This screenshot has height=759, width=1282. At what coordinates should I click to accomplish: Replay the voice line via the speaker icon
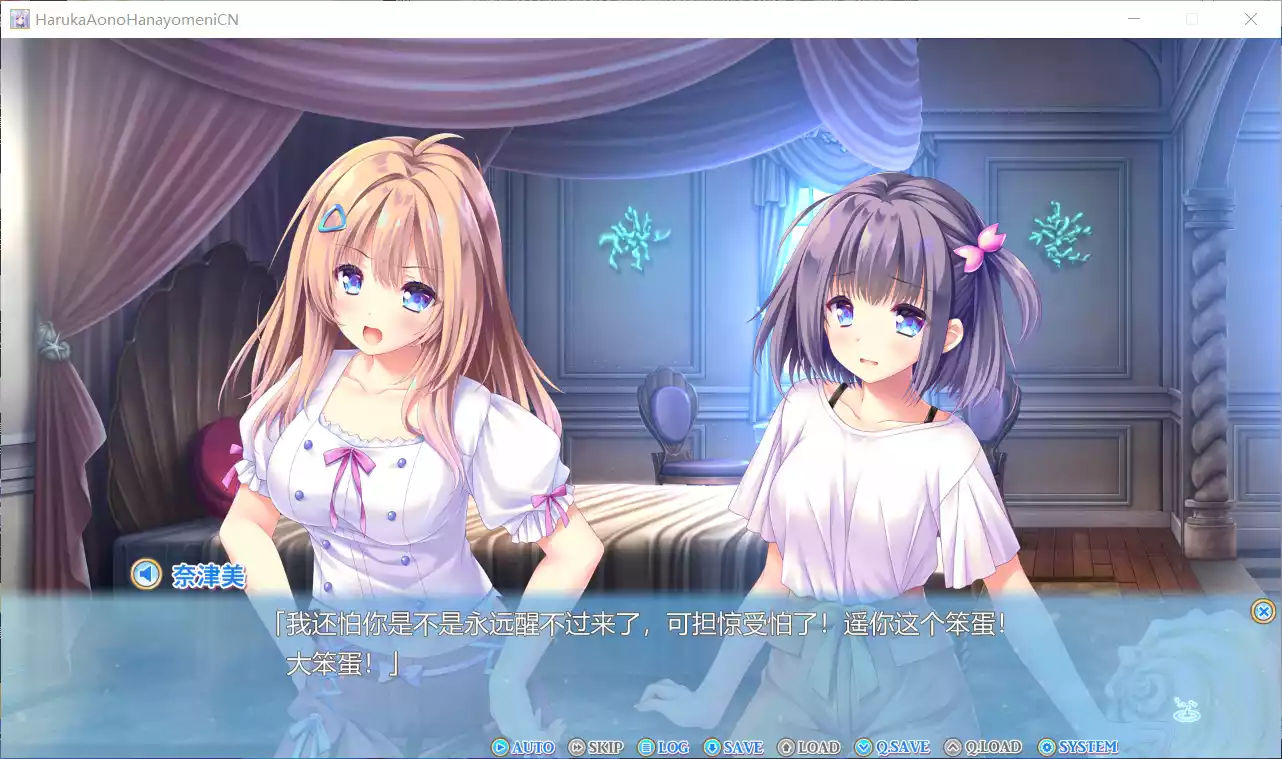point(146,575)
